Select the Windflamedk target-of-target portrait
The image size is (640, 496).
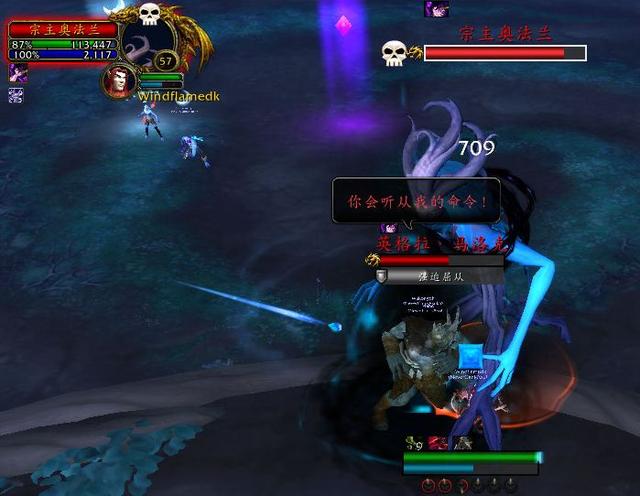pos(119,80)
